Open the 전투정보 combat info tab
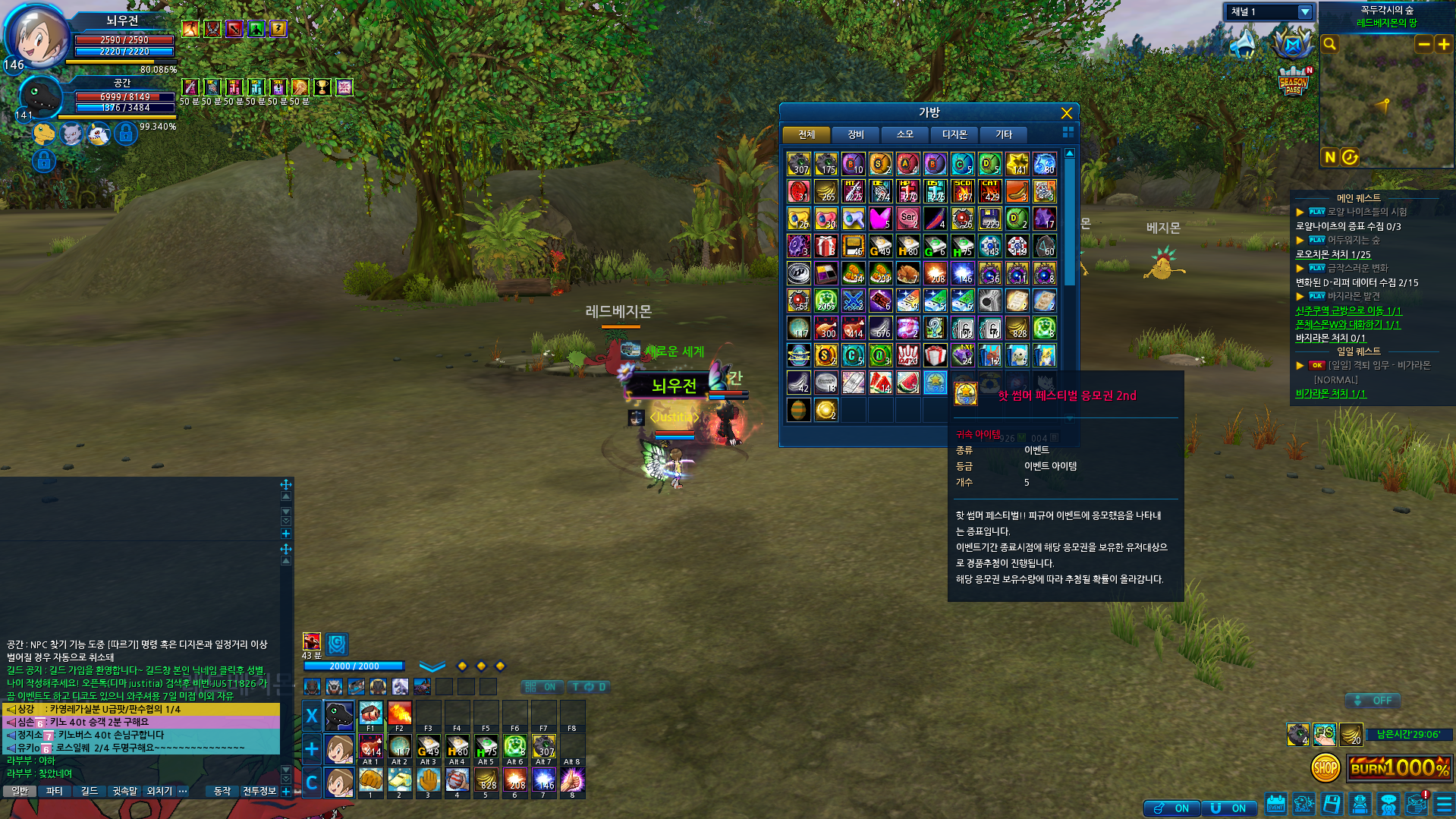 pos(259,791)
